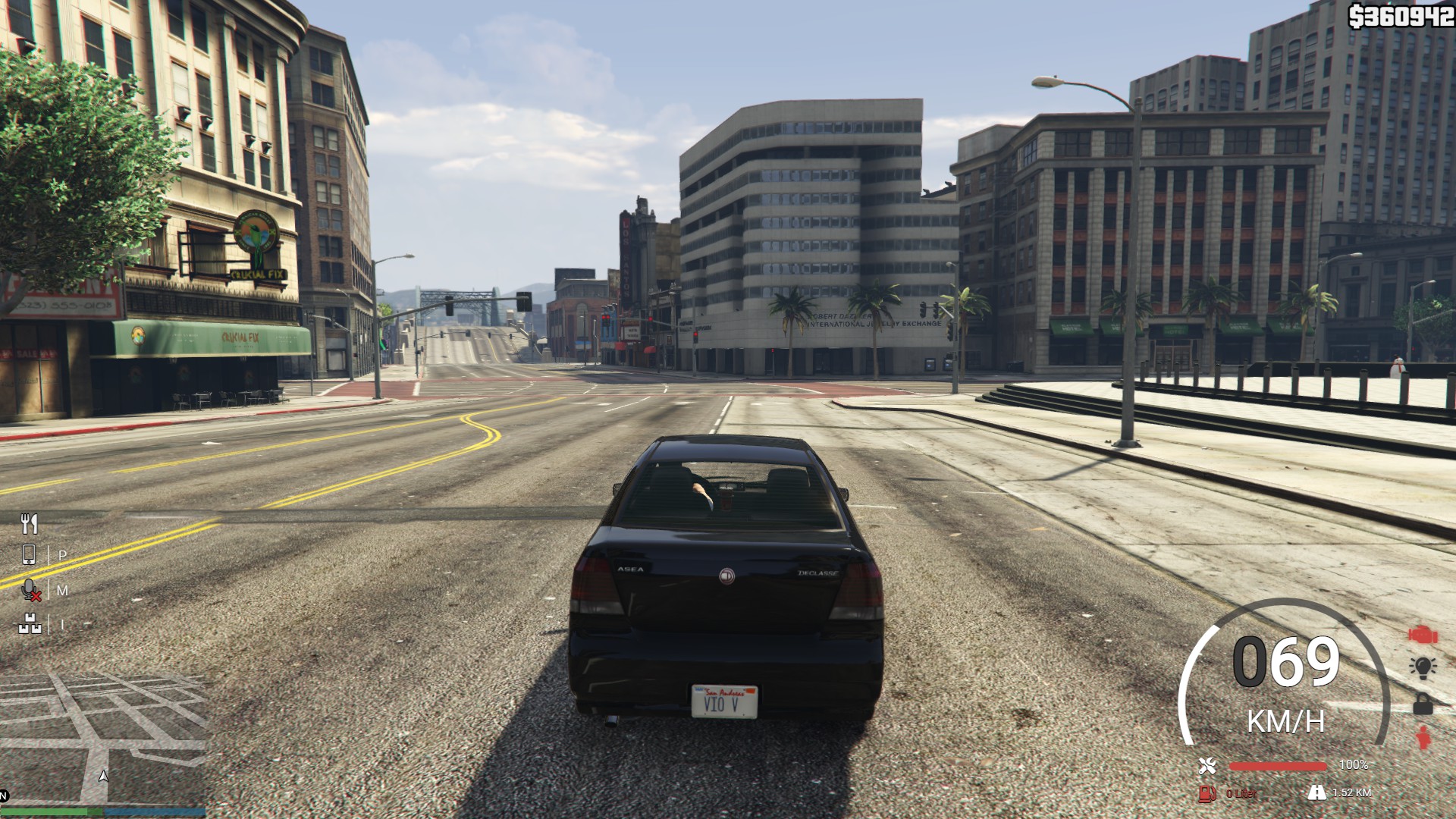Click the fork and knife hunger icon
The image size is (1456, 819).
30,523
